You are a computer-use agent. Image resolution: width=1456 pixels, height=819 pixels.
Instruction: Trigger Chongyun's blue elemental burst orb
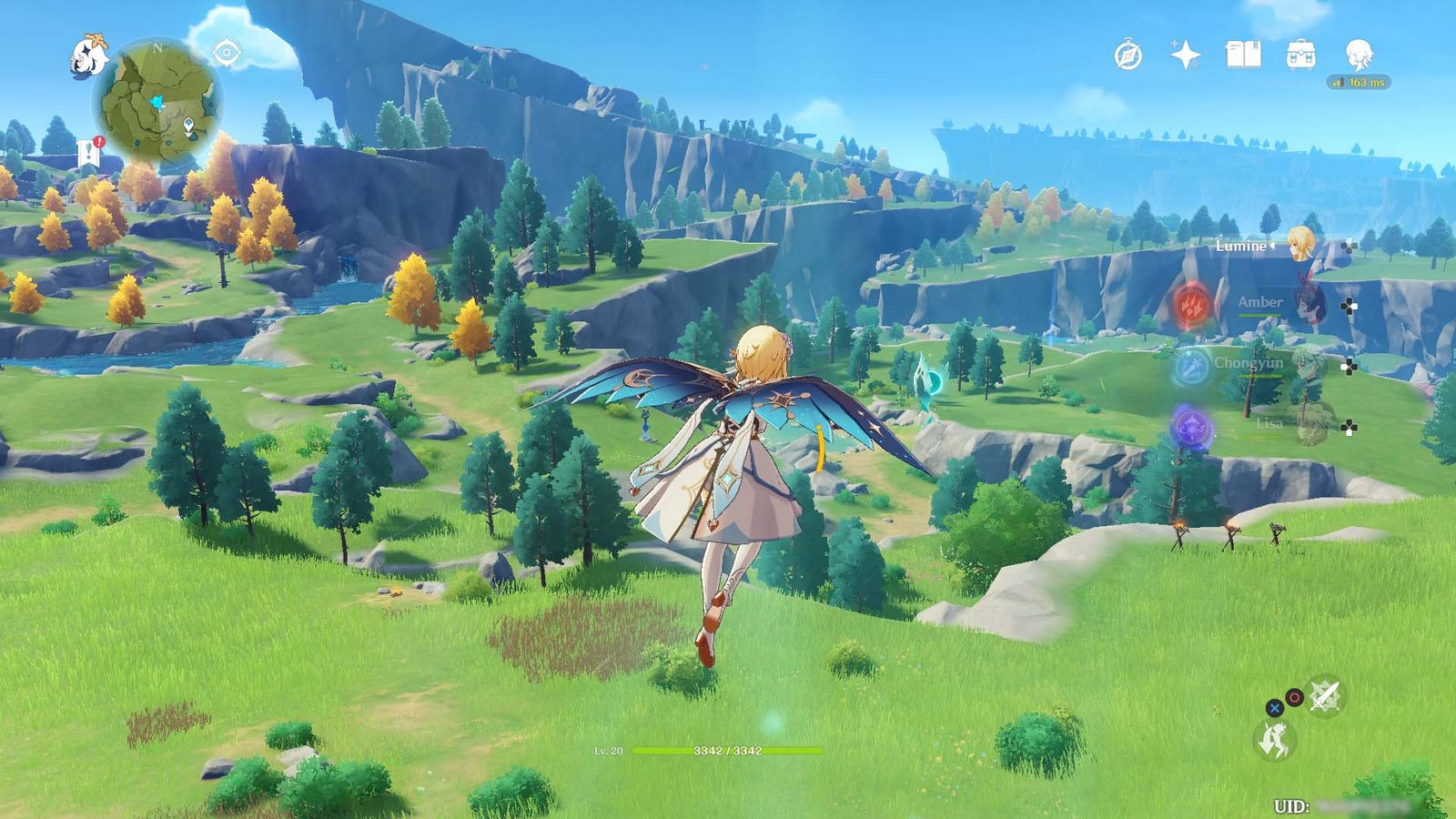(x=1192, y=366)
